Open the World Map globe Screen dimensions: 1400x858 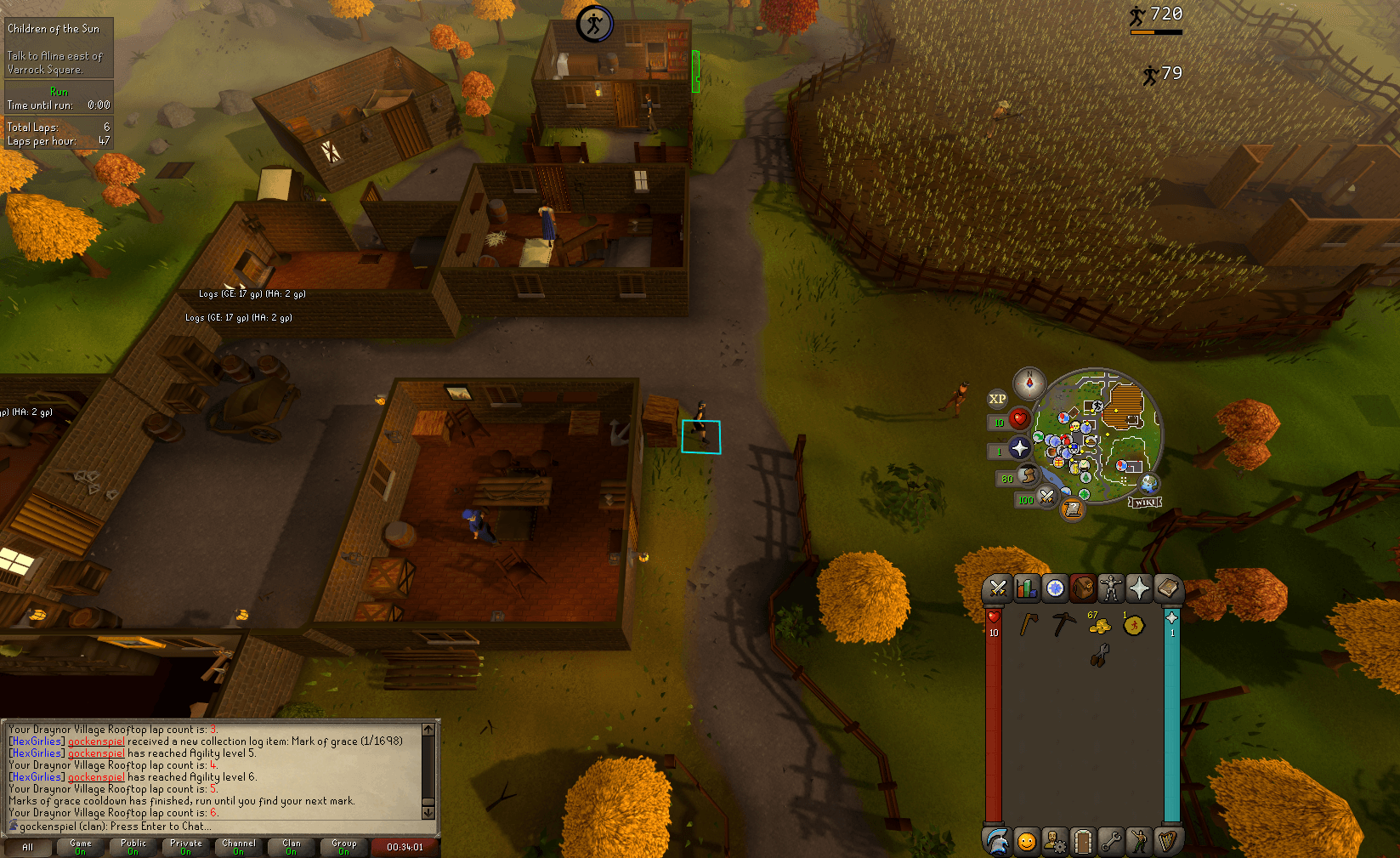1150,485
